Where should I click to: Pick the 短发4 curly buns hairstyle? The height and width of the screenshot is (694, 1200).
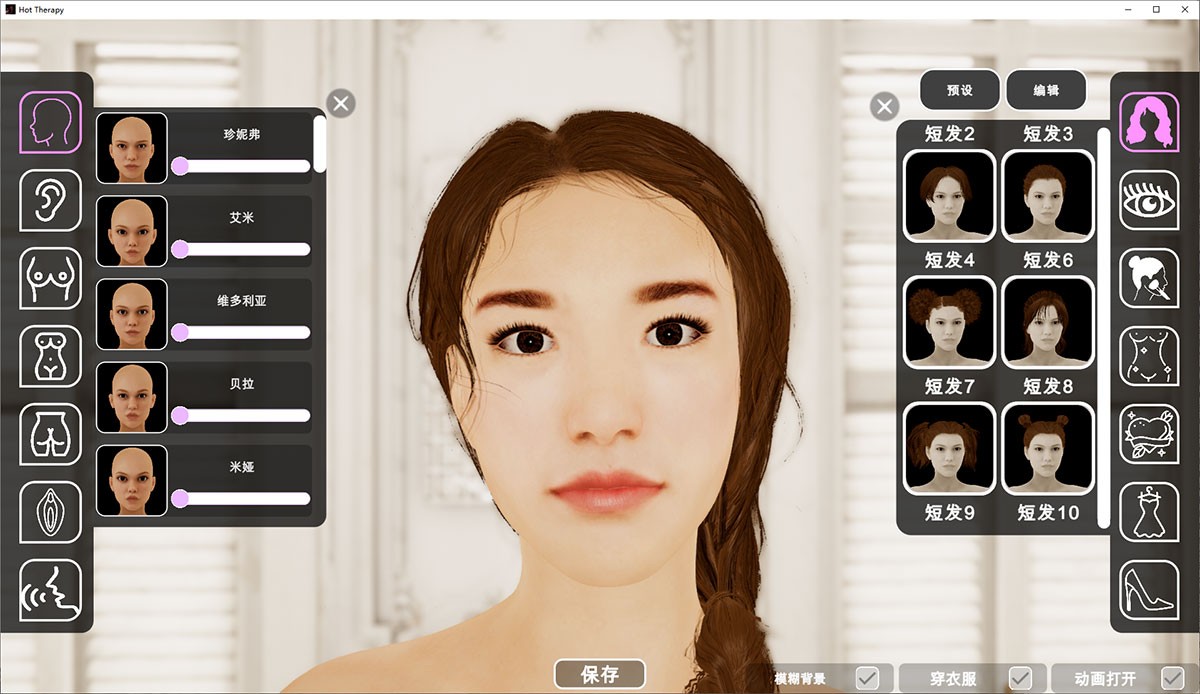(949, 322)
